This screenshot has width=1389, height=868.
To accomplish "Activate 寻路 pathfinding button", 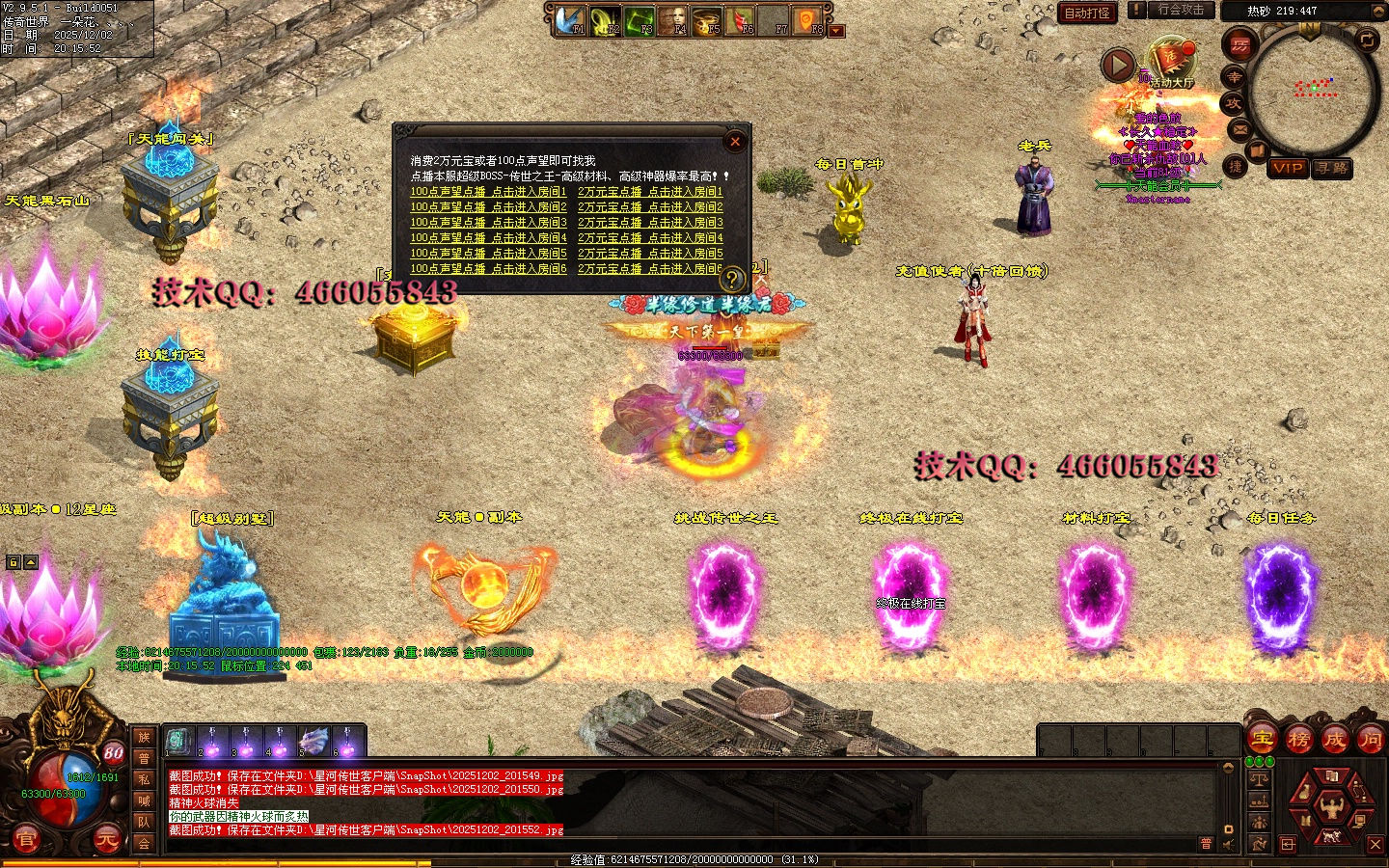I will 1332,168.
